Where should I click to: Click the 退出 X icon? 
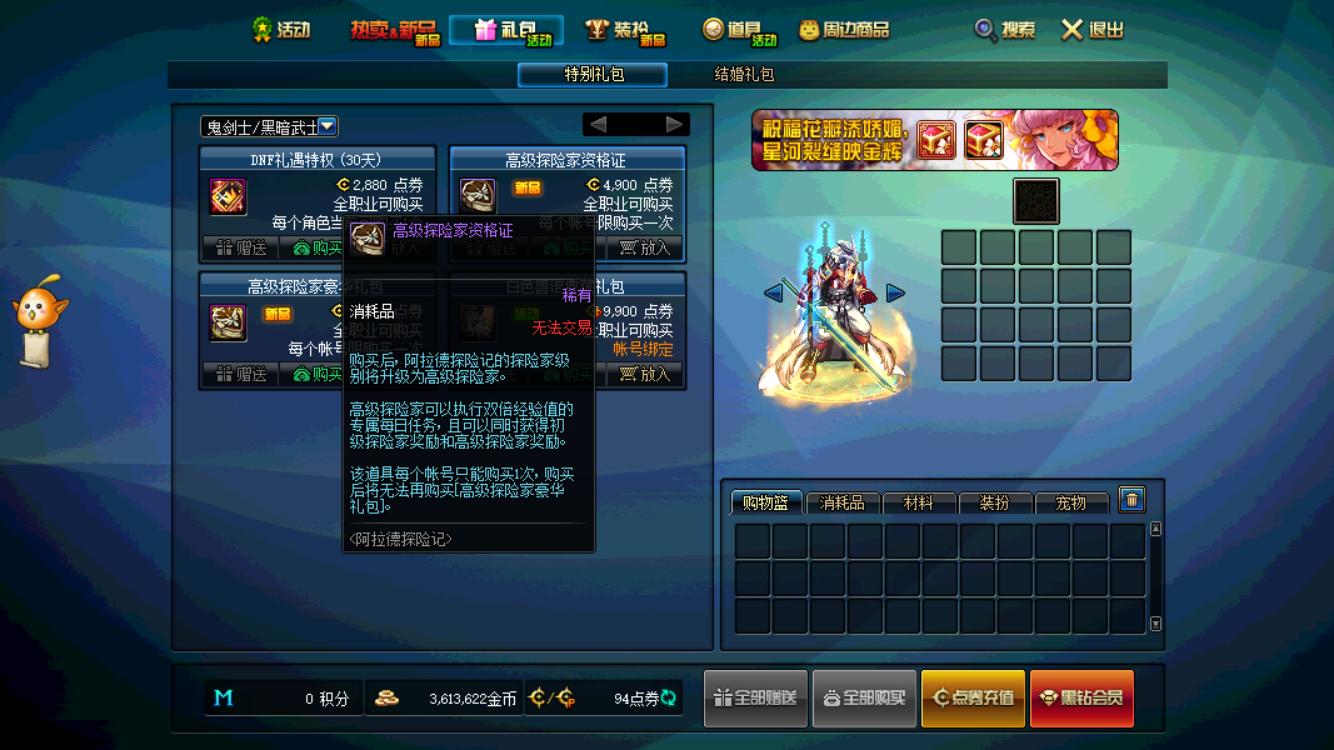click(x=1072, y=31)
